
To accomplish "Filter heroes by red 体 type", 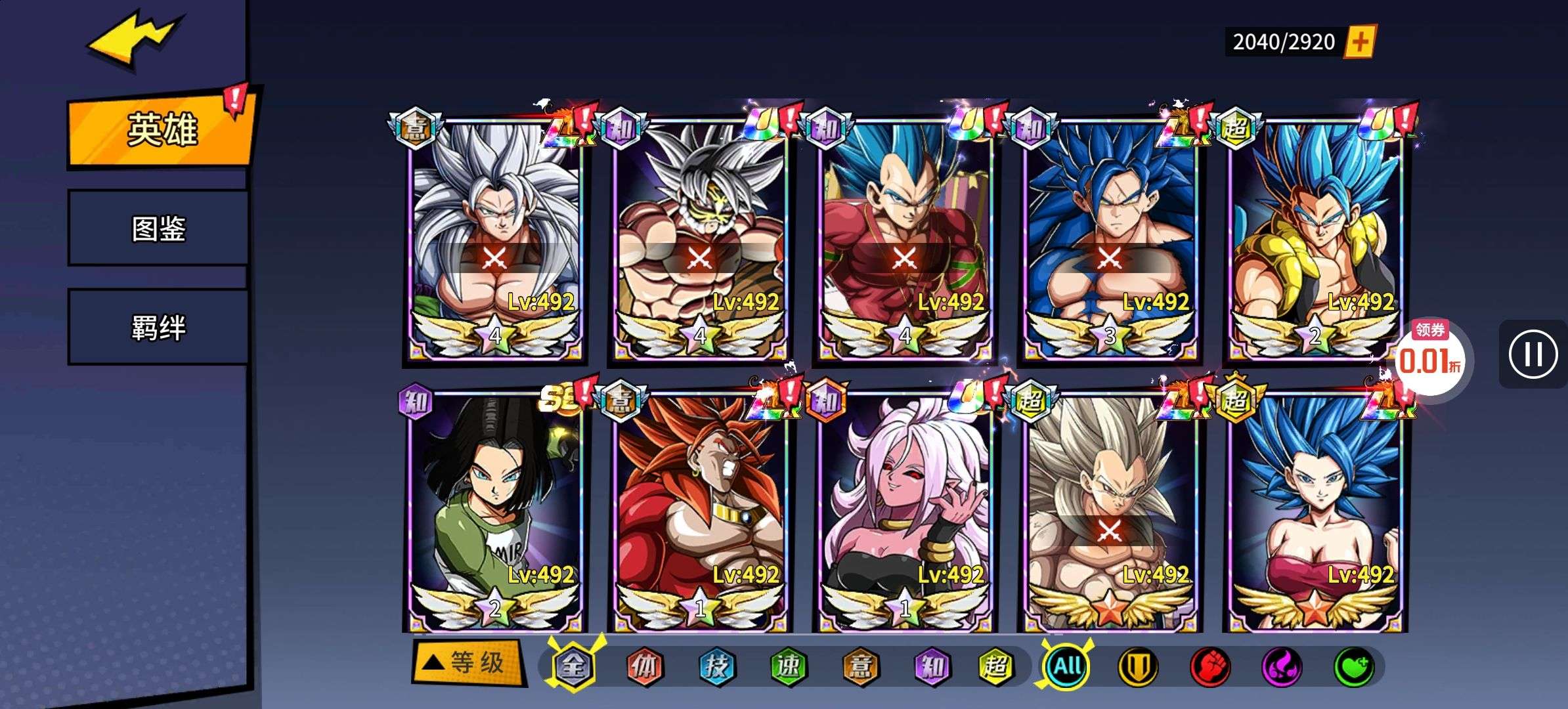I will tap(644, 666).
